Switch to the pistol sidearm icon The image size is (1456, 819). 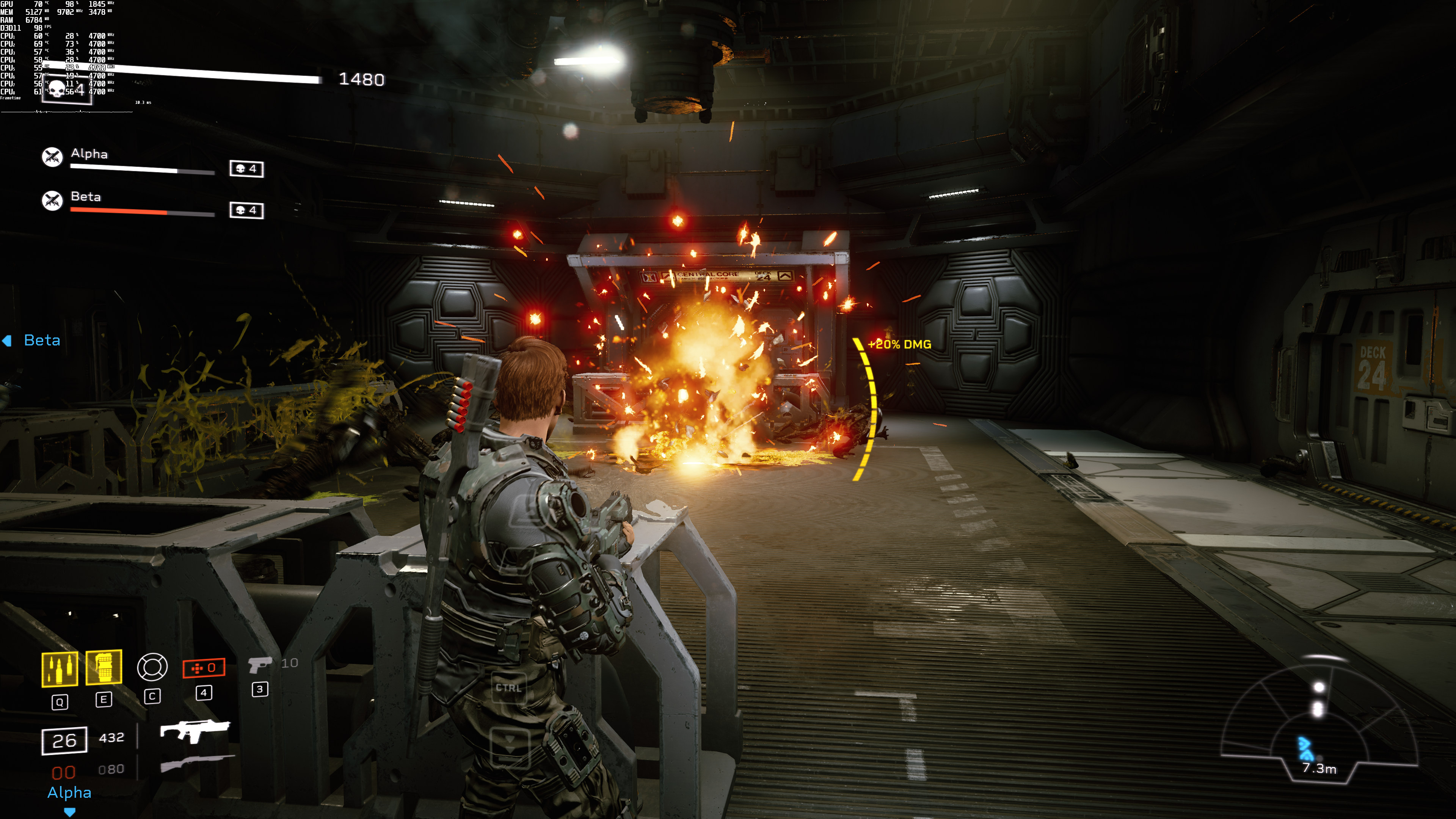click(x=259, y=664)
